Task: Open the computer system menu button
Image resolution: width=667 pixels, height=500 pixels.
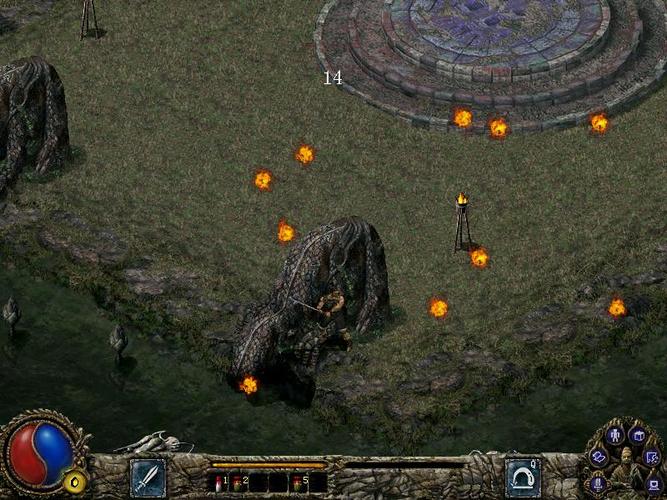Action: [x=653, y=485]
